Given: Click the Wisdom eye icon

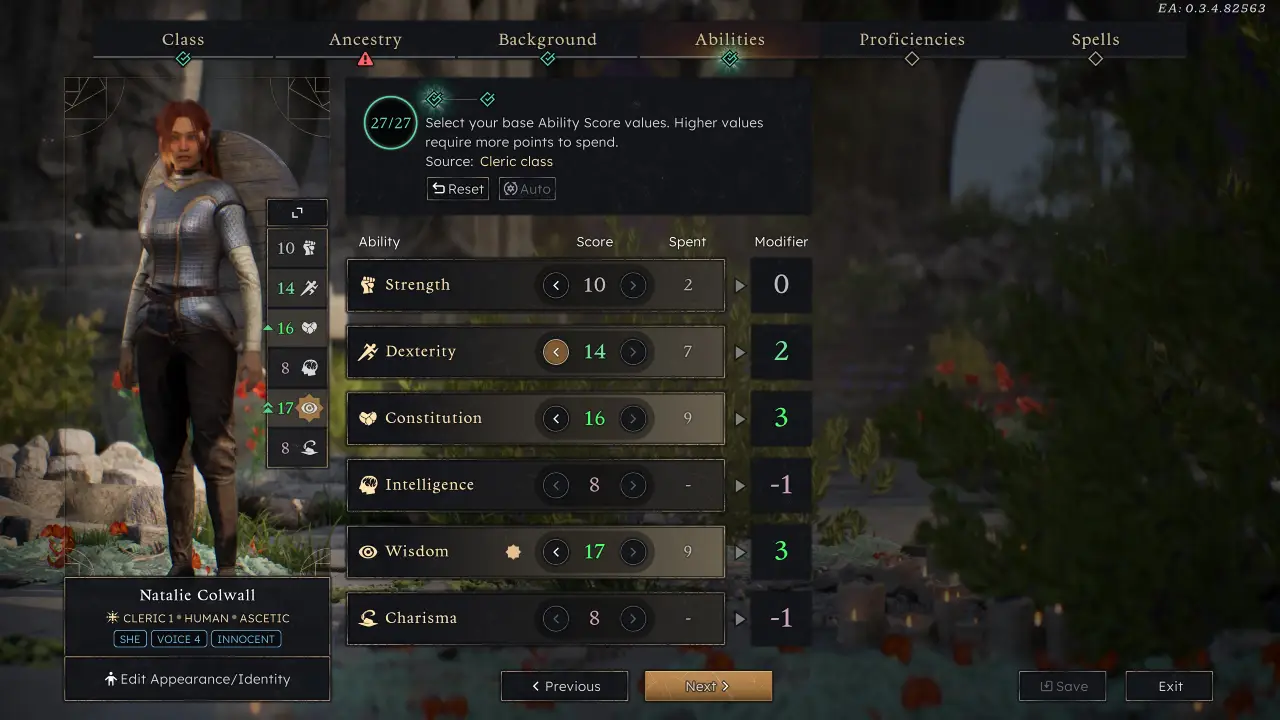Looking at the screenshot, I should (x=369, y=551).
